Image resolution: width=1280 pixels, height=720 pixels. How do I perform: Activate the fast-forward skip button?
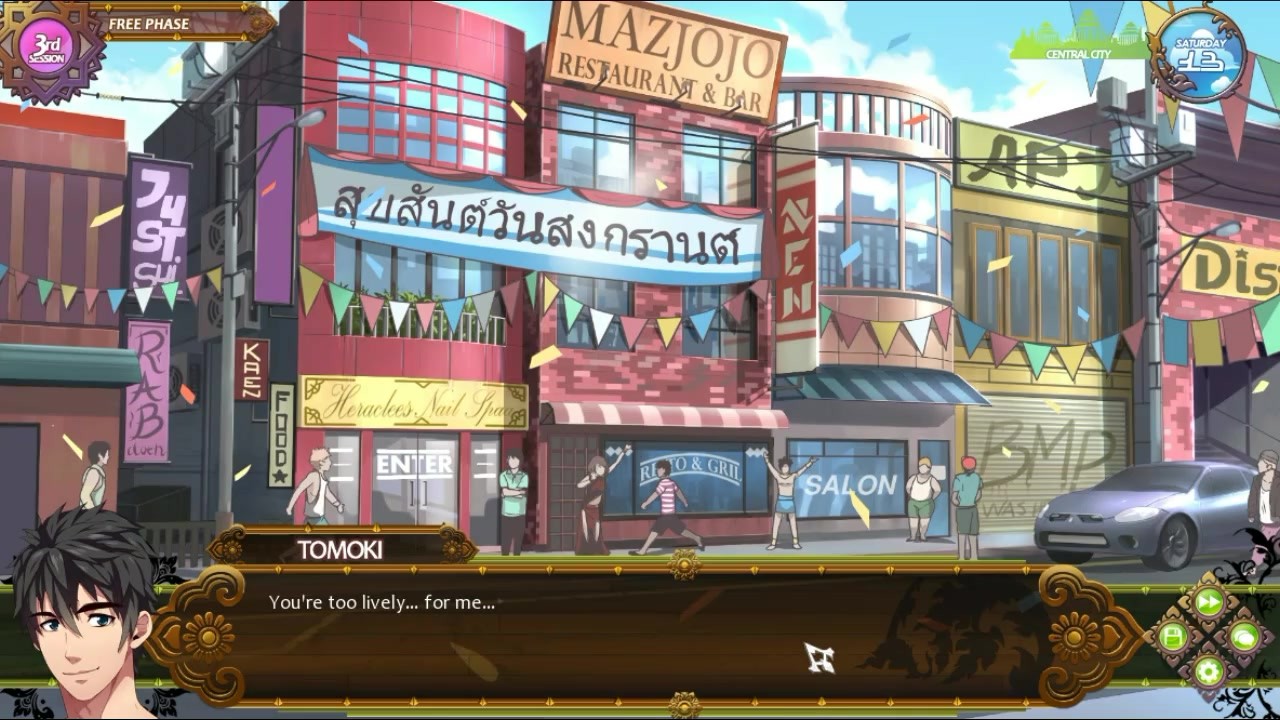pyautogui.click(x=1209, y=602)
